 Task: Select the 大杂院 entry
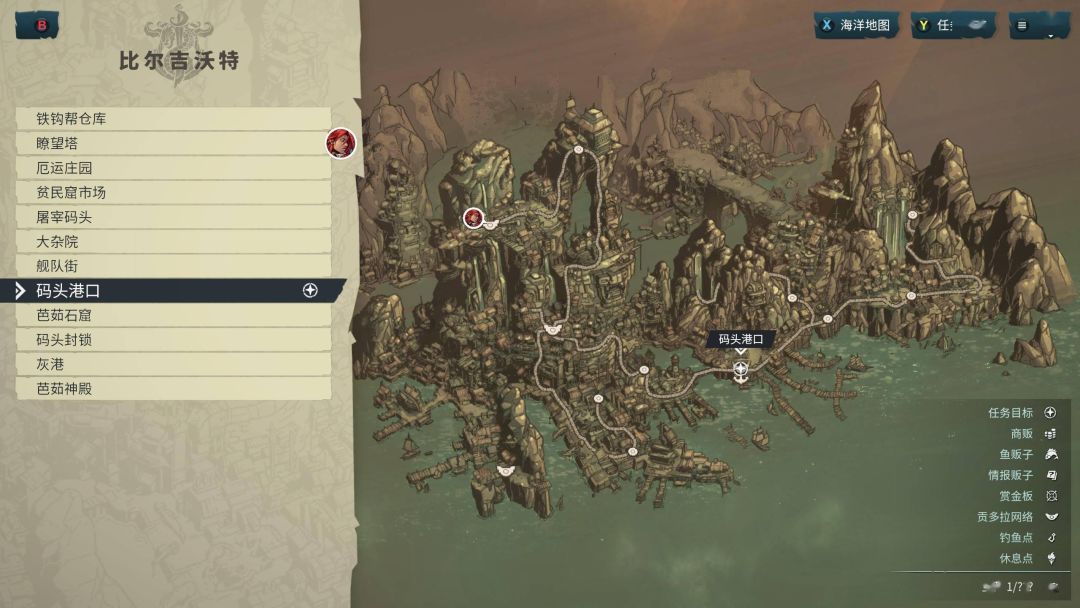point(172,241)
